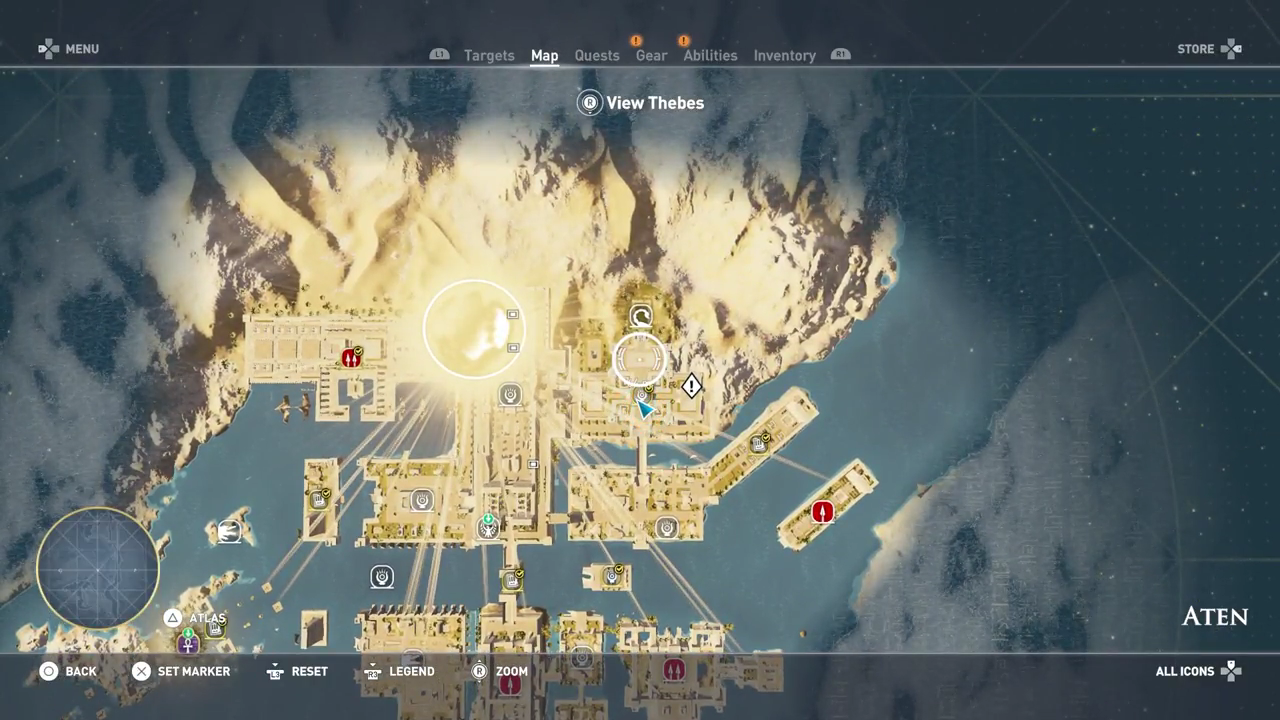Open the game MENU

[x=69, y=48]
